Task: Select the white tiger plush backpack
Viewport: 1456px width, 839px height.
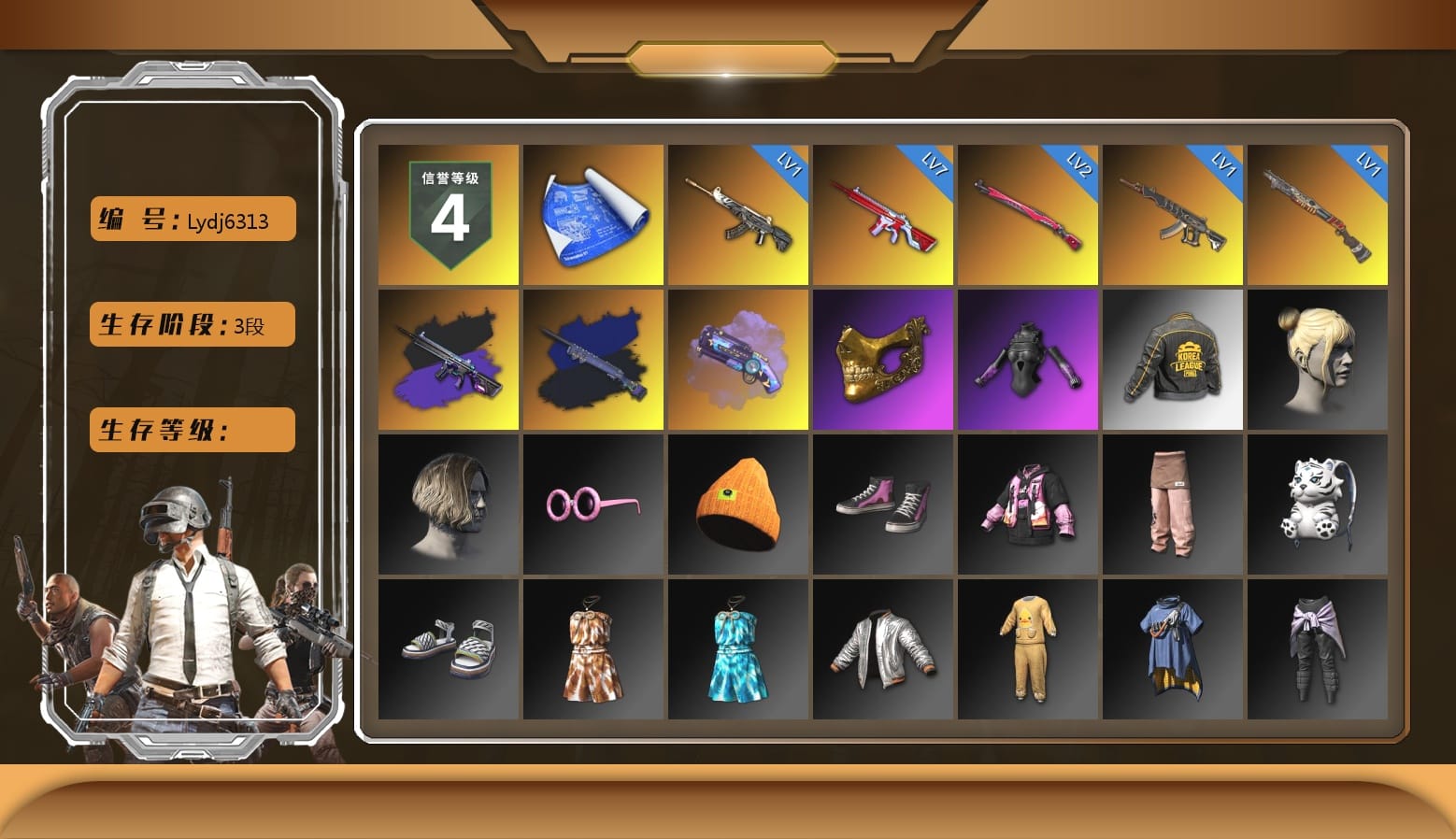Action: click(x=1318, y=505)
